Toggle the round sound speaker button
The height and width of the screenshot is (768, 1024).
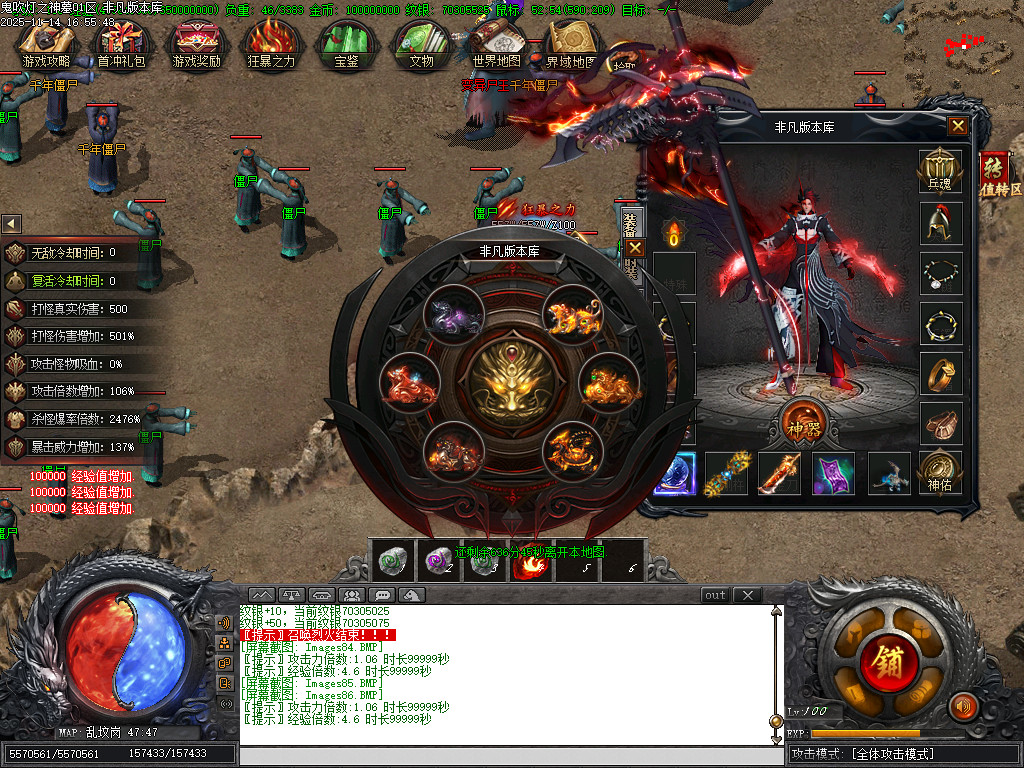point(963,707)
